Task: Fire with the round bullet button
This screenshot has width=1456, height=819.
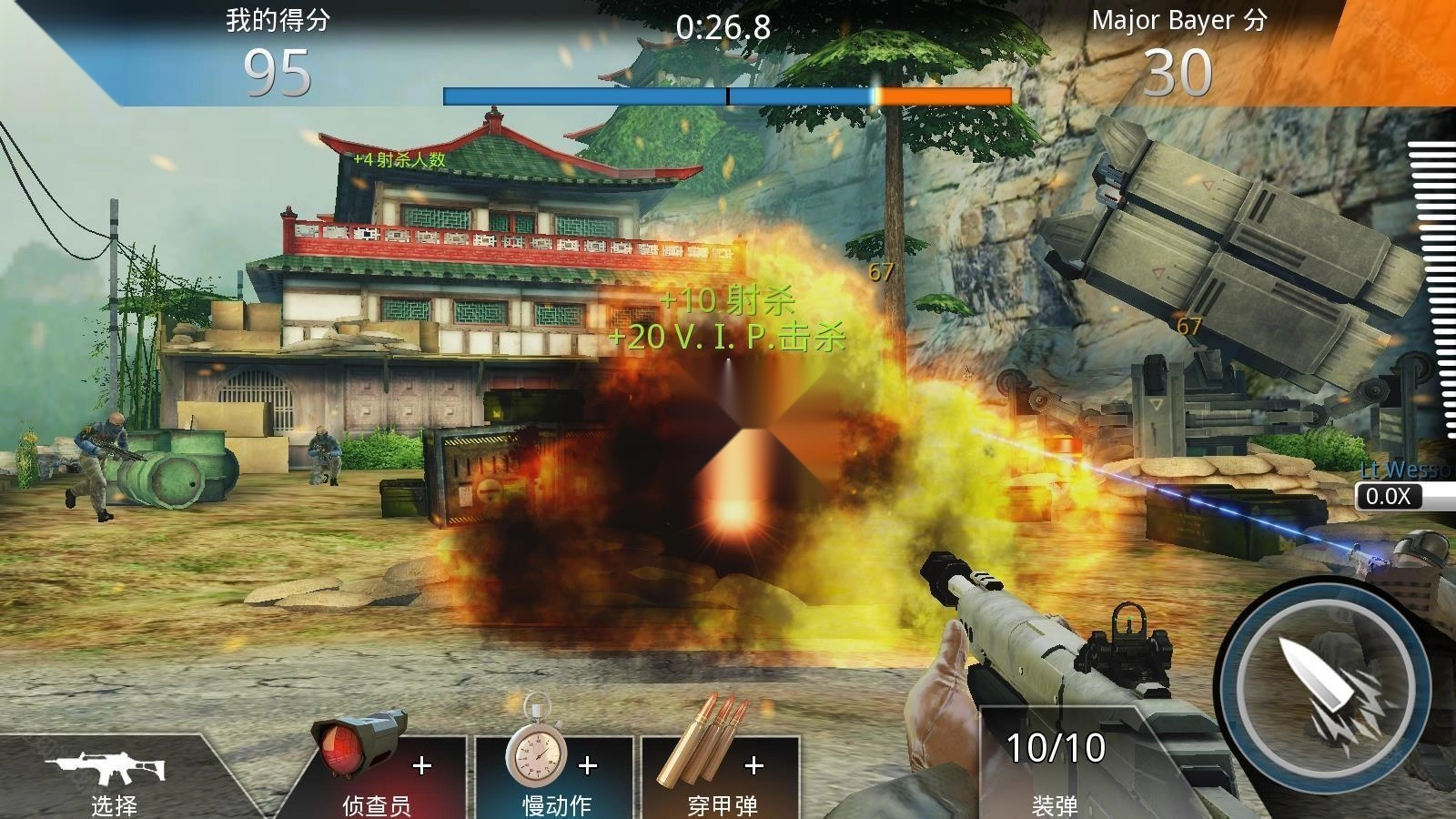Action: (x=1326, y=687)
